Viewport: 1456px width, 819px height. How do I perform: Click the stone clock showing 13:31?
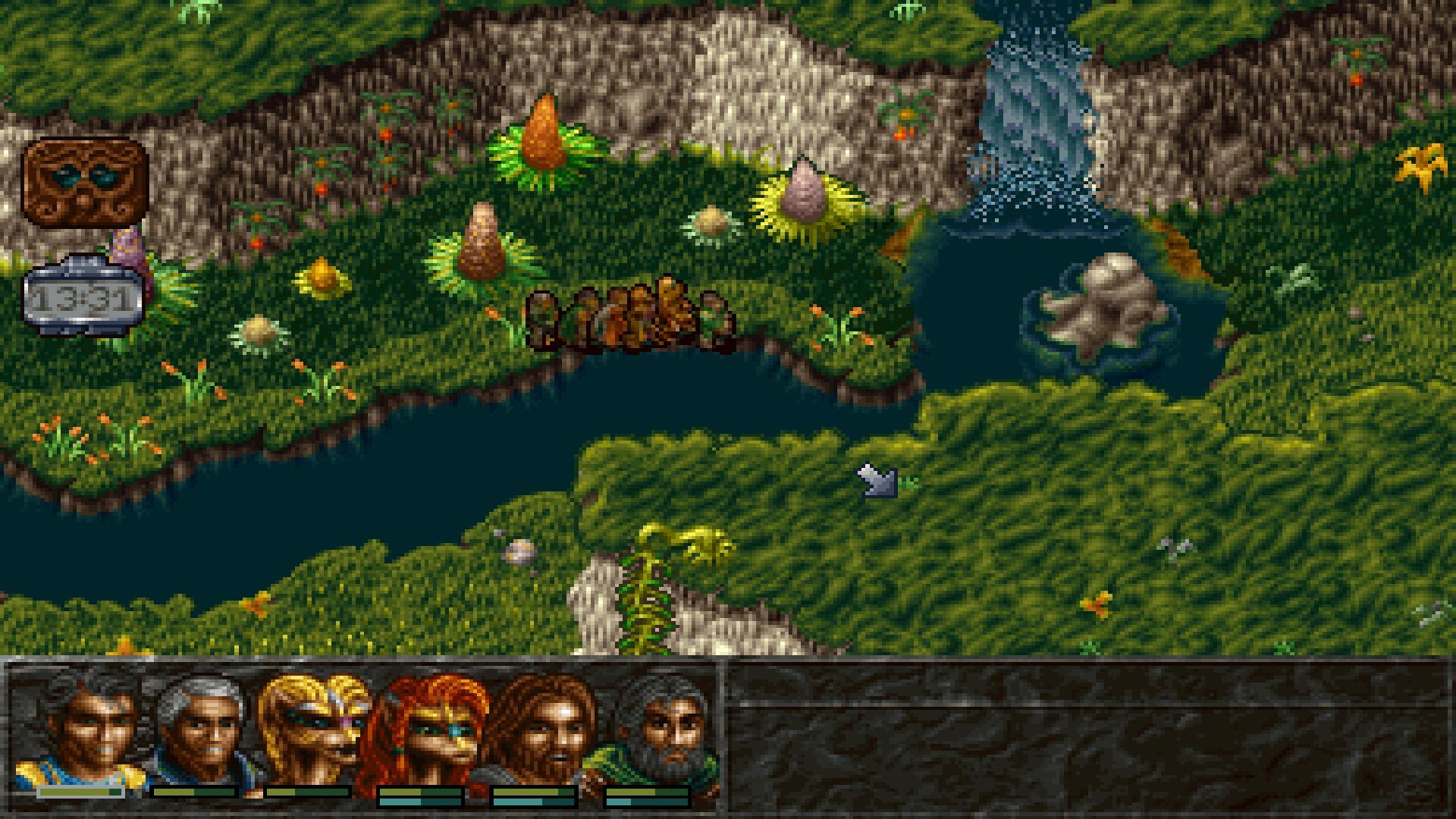(x=83, y=296)
